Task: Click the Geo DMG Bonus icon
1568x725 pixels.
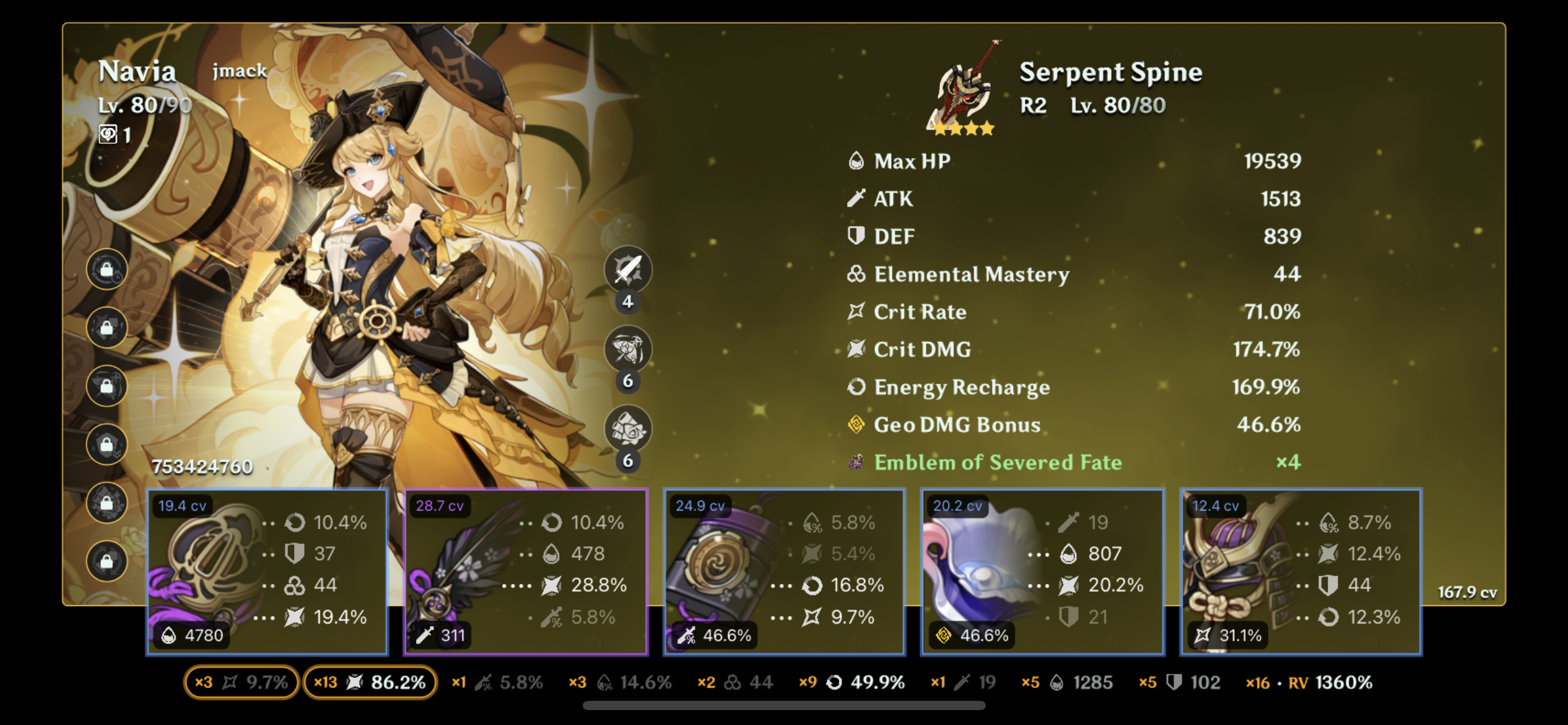Action: pos(856,425)
